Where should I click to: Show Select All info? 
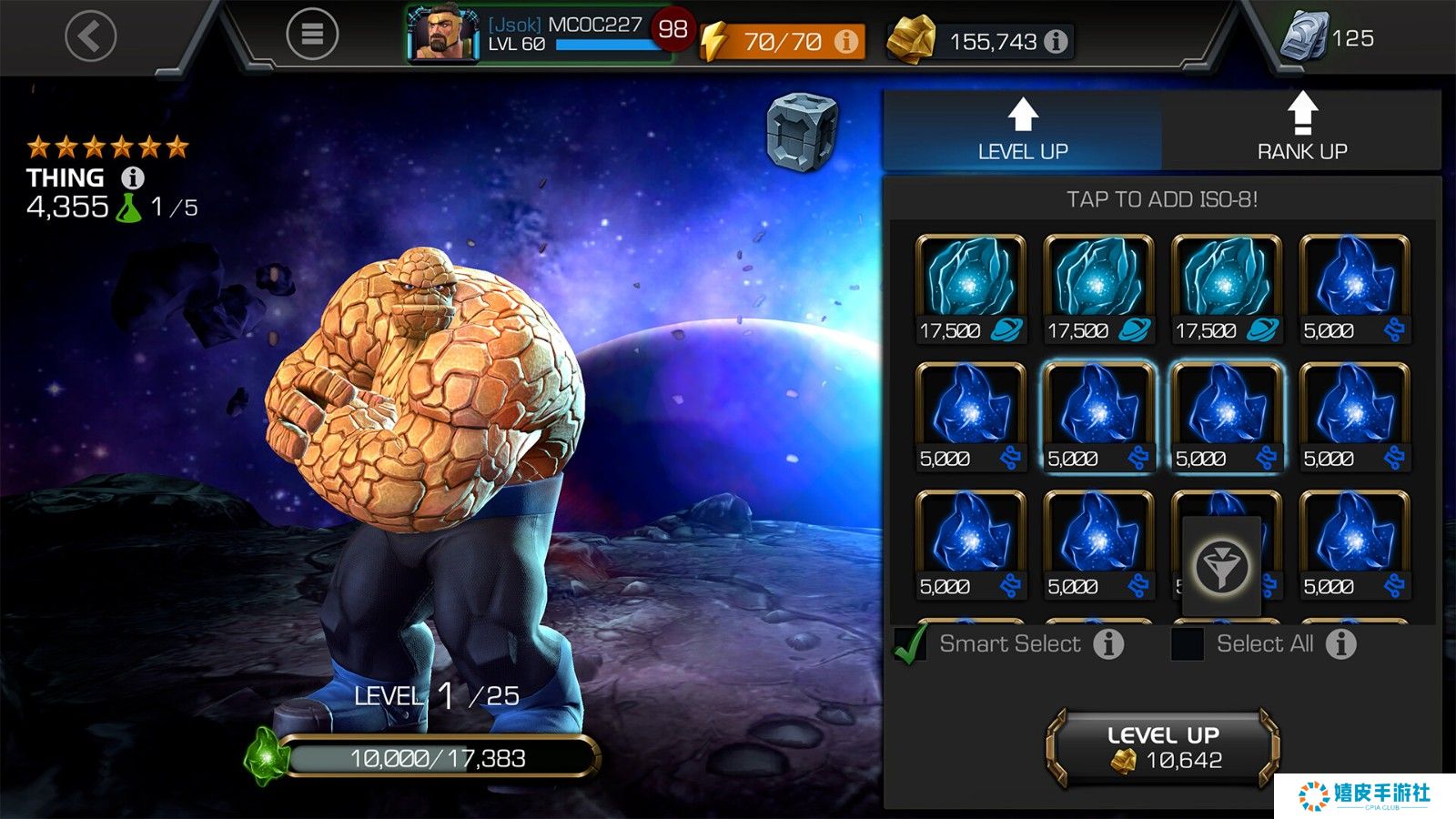tap(1340, 644)
